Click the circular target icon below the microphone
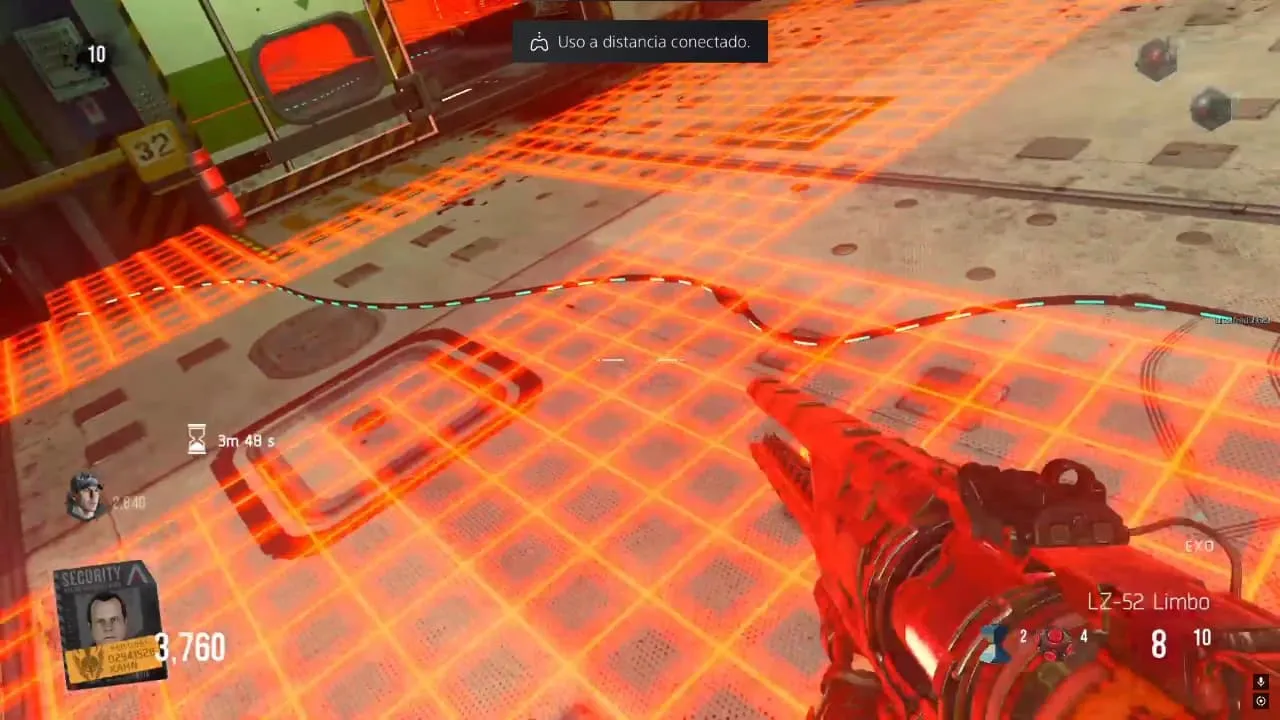Screen dimensions: 1280x720 pos(1261,701)
